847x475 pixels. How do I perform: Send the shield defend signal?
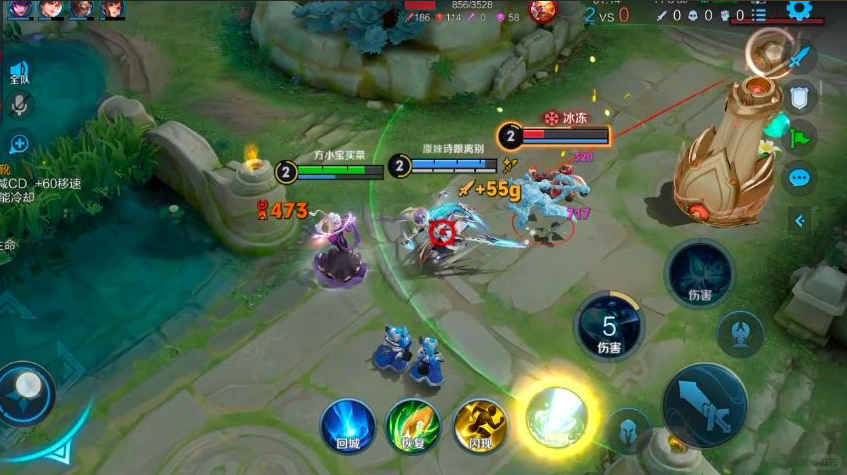(x=800, y=96)
